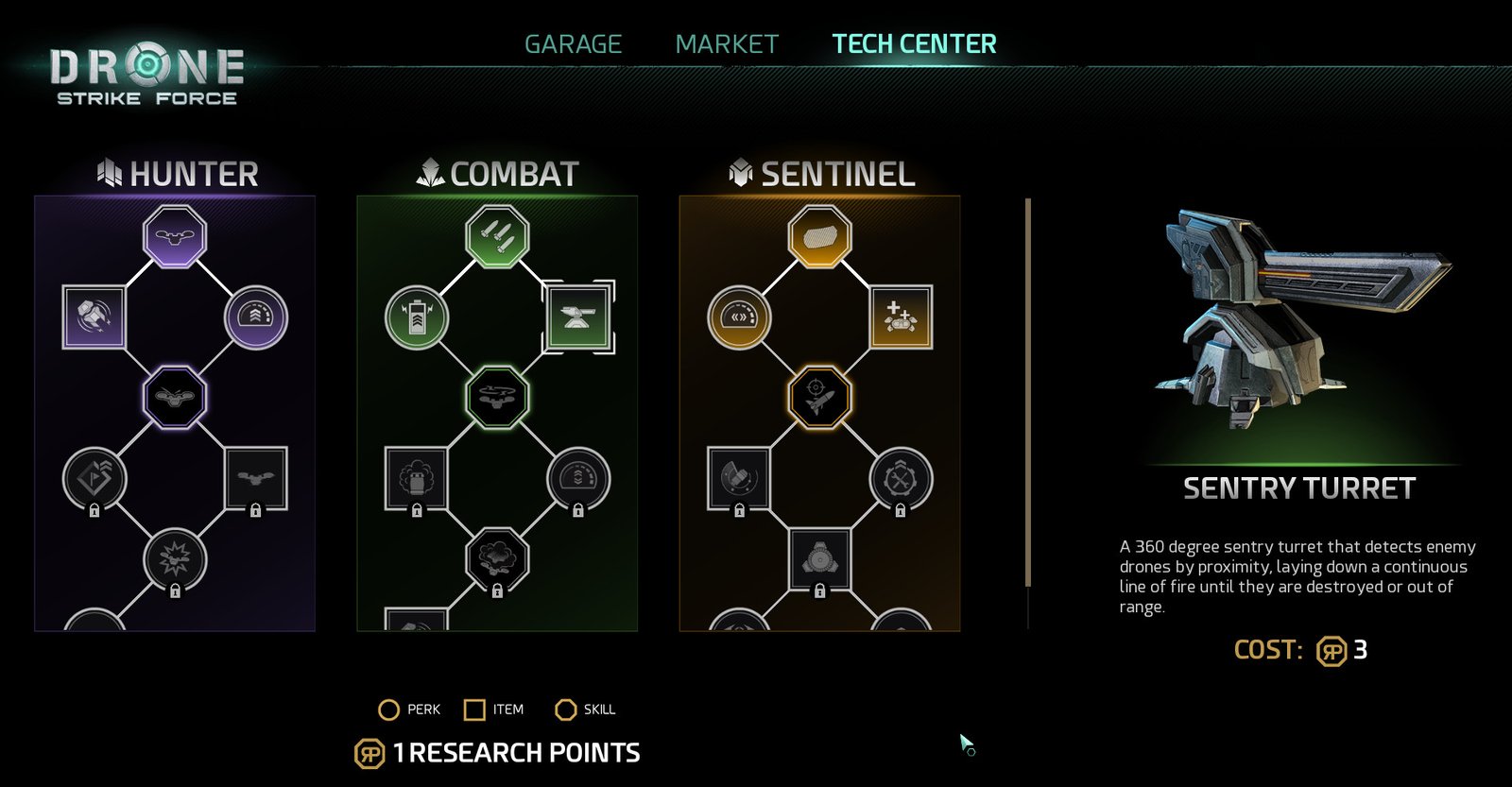The height and width of the screenshot is (787, 1512).
Task: Select the Sentry Turret item node
Action: (x=578, y=317)
